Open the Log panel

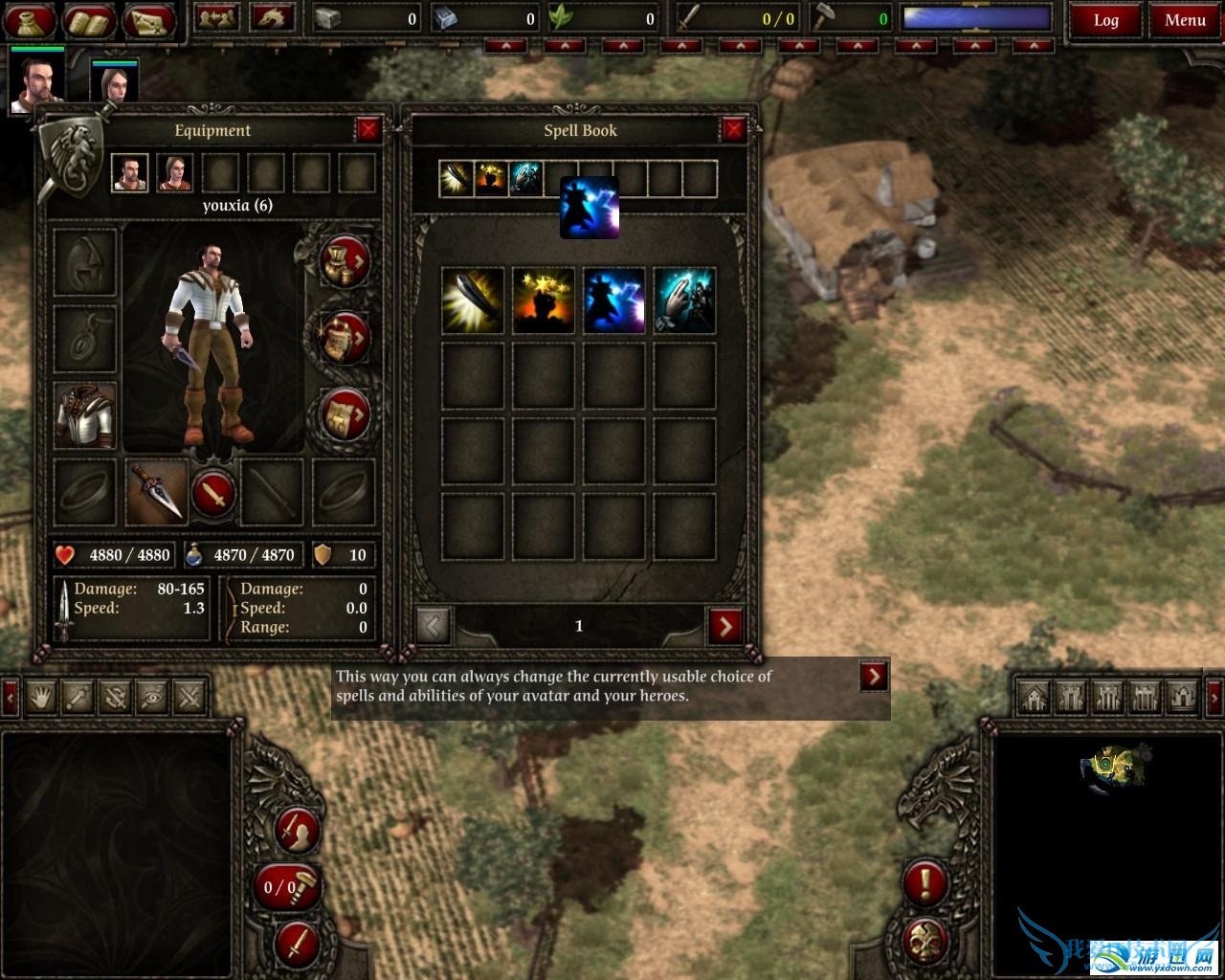pyautogui.click(x=1105, y=20)
